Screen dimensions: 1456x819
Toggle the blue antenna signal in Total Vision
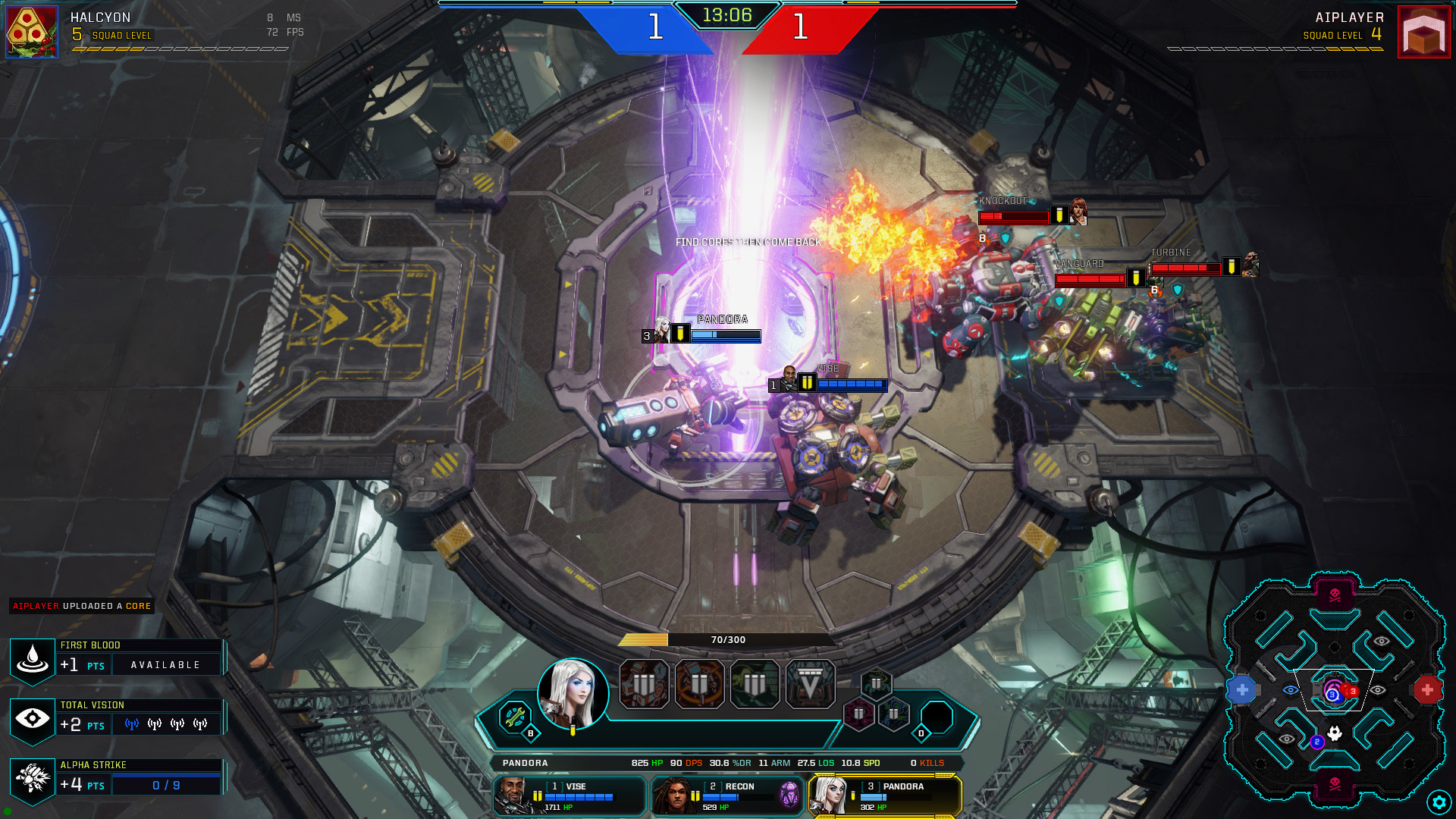[130, 724]
